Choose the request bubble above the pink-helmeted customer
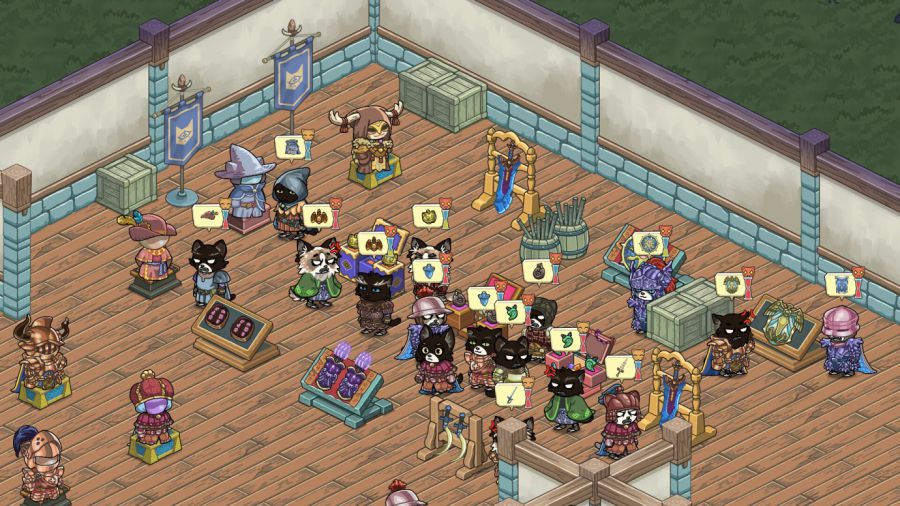Image resolution: width=900 pixels, height=506 pixels. 840,284
